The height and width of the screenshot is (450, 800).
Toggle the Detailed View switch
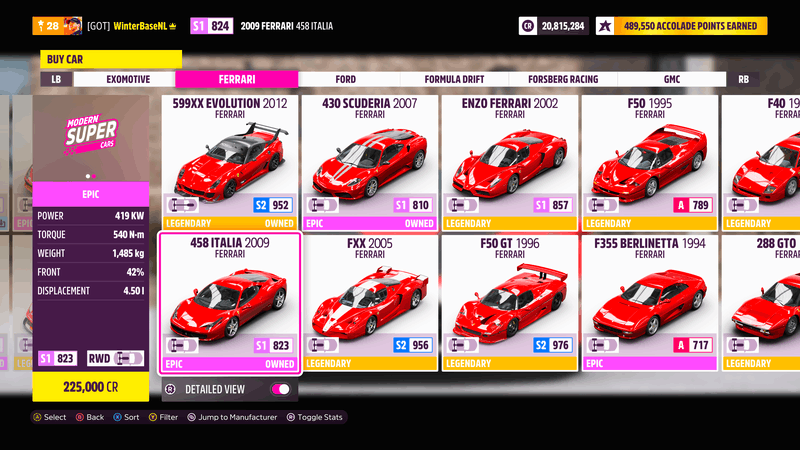(x=281, y=388)
